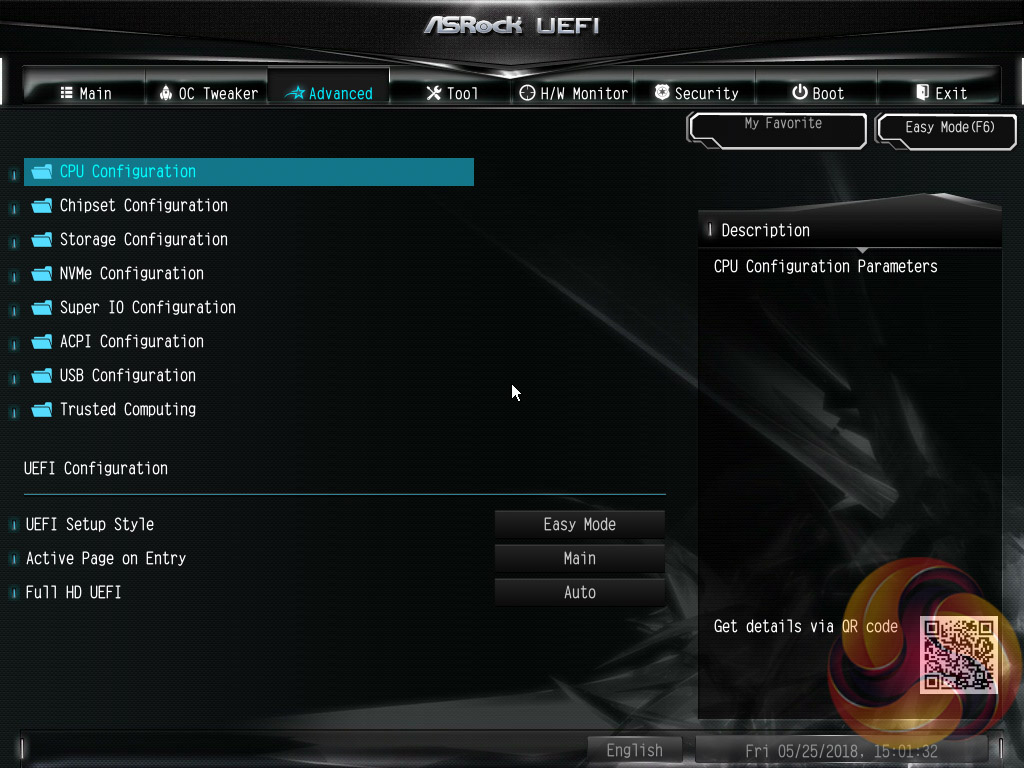Open Storage Configuration

[143, 240]
